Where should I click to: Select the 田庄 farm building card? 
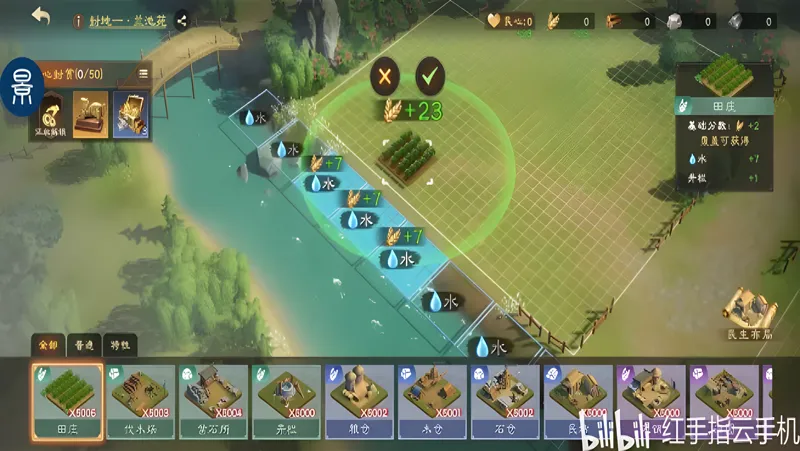click(x=66, y=401)
